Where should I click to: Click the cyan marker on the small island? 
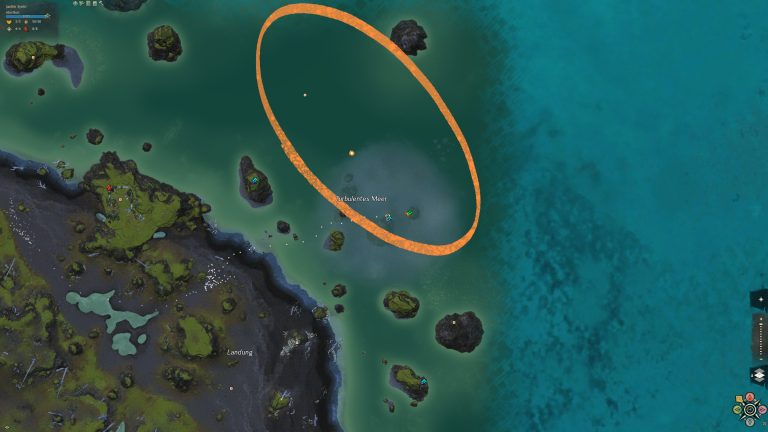[x=254, y=180]
